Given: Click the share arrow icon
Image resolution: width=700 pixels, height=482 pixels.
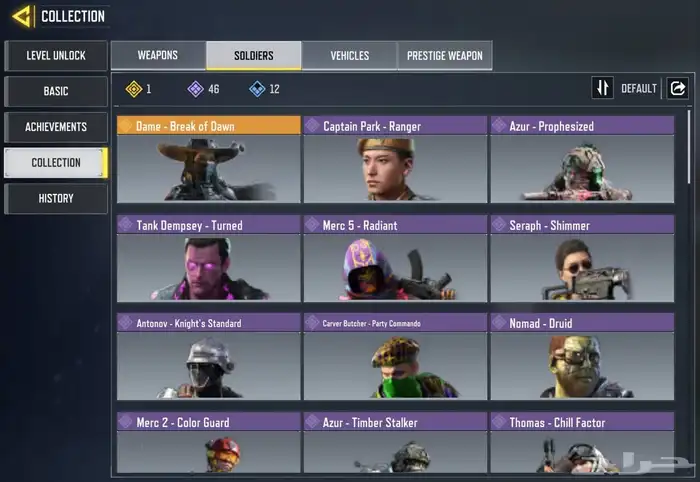Looking at the screenshot, I should (677, 88).
